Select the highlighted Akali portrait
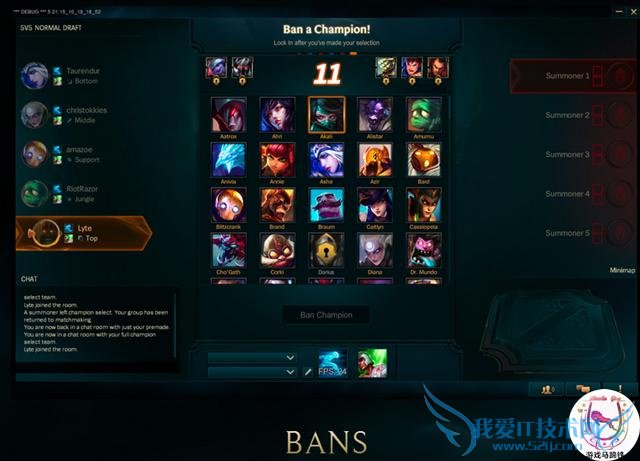Viewport: 640px width, 461px height. (326, 115)
